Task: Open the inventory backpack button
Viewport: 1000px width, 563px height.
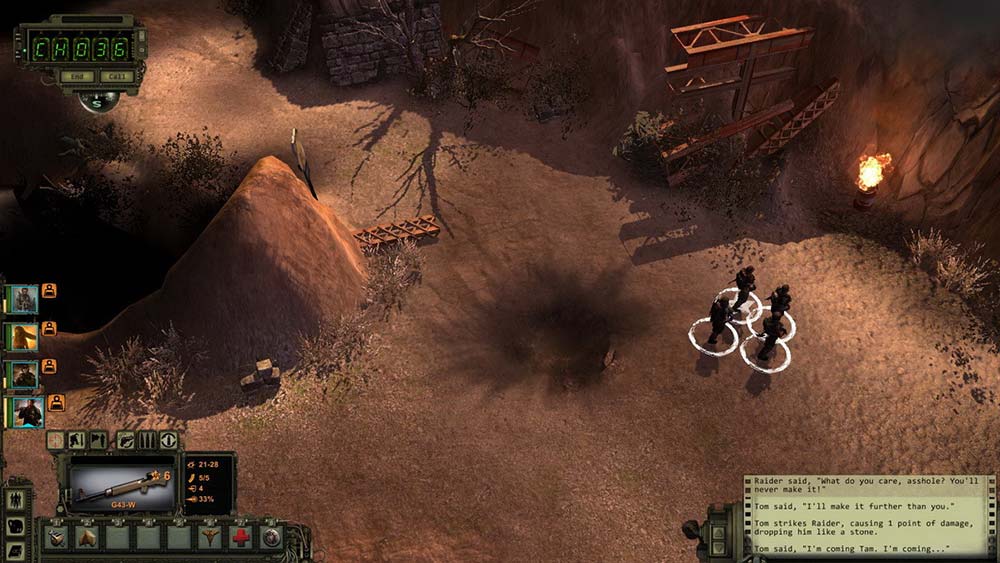Action: coord(17,527)
